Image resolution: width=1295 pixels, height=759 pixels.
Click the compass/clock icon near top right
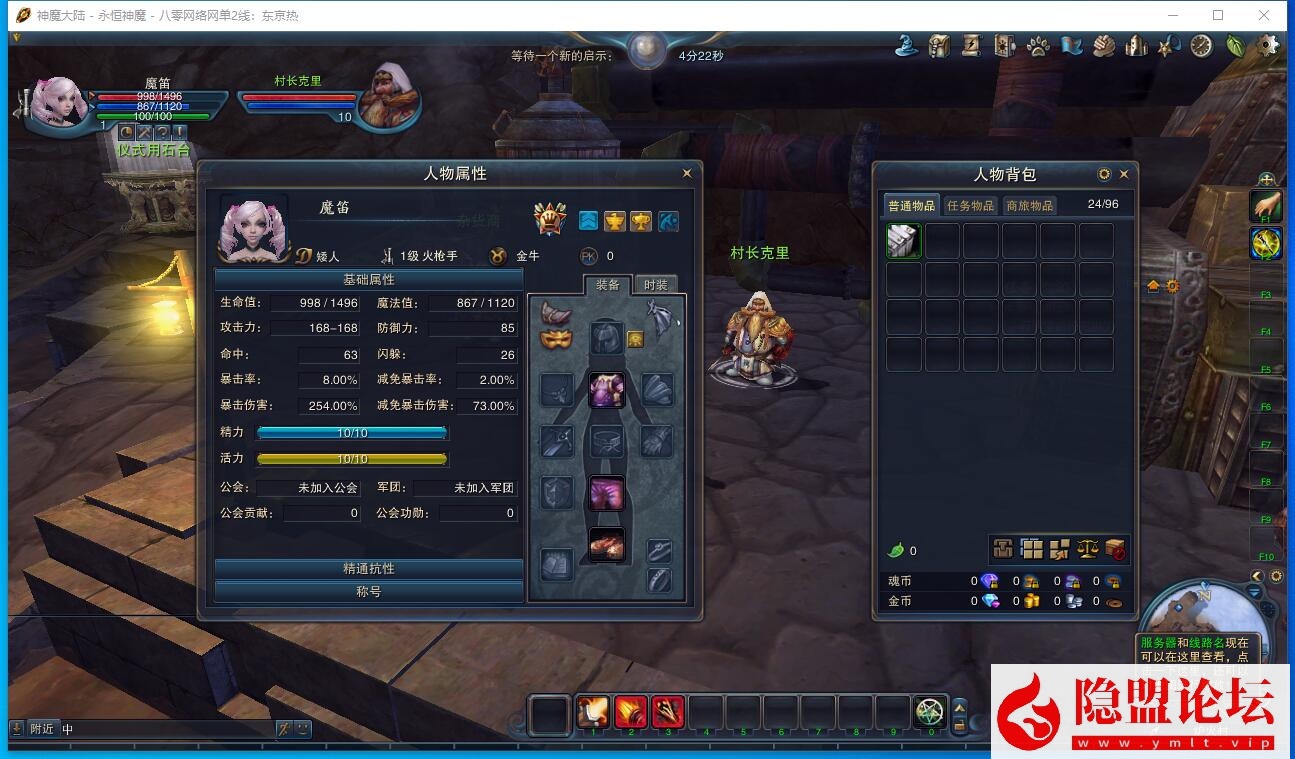pos(1199,45)
